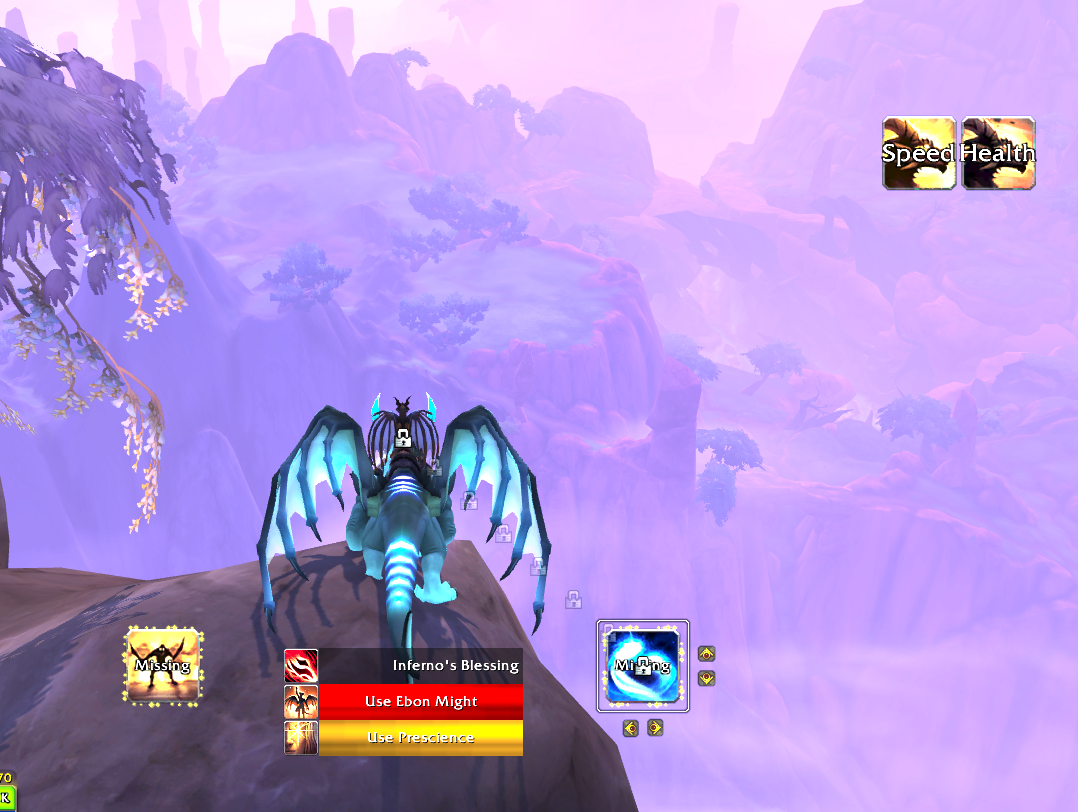Select the Inferno's Blessing bar

pyautogui.click(x=421, y=665)
